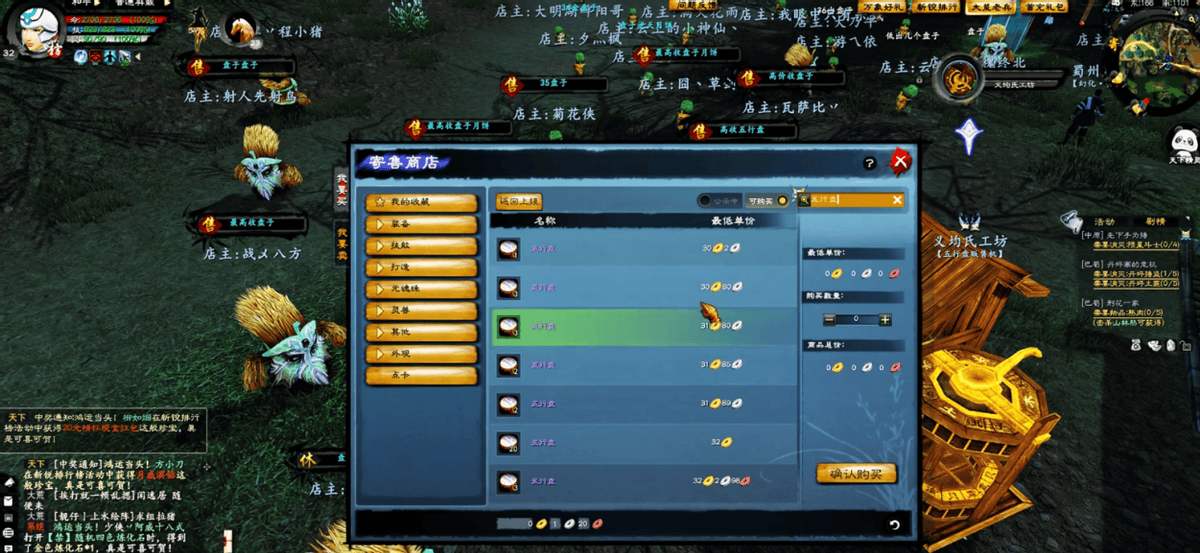The image size is (1200, 553).
Task: Open the 万象好礼 gift button
Action: coord(880,7)
